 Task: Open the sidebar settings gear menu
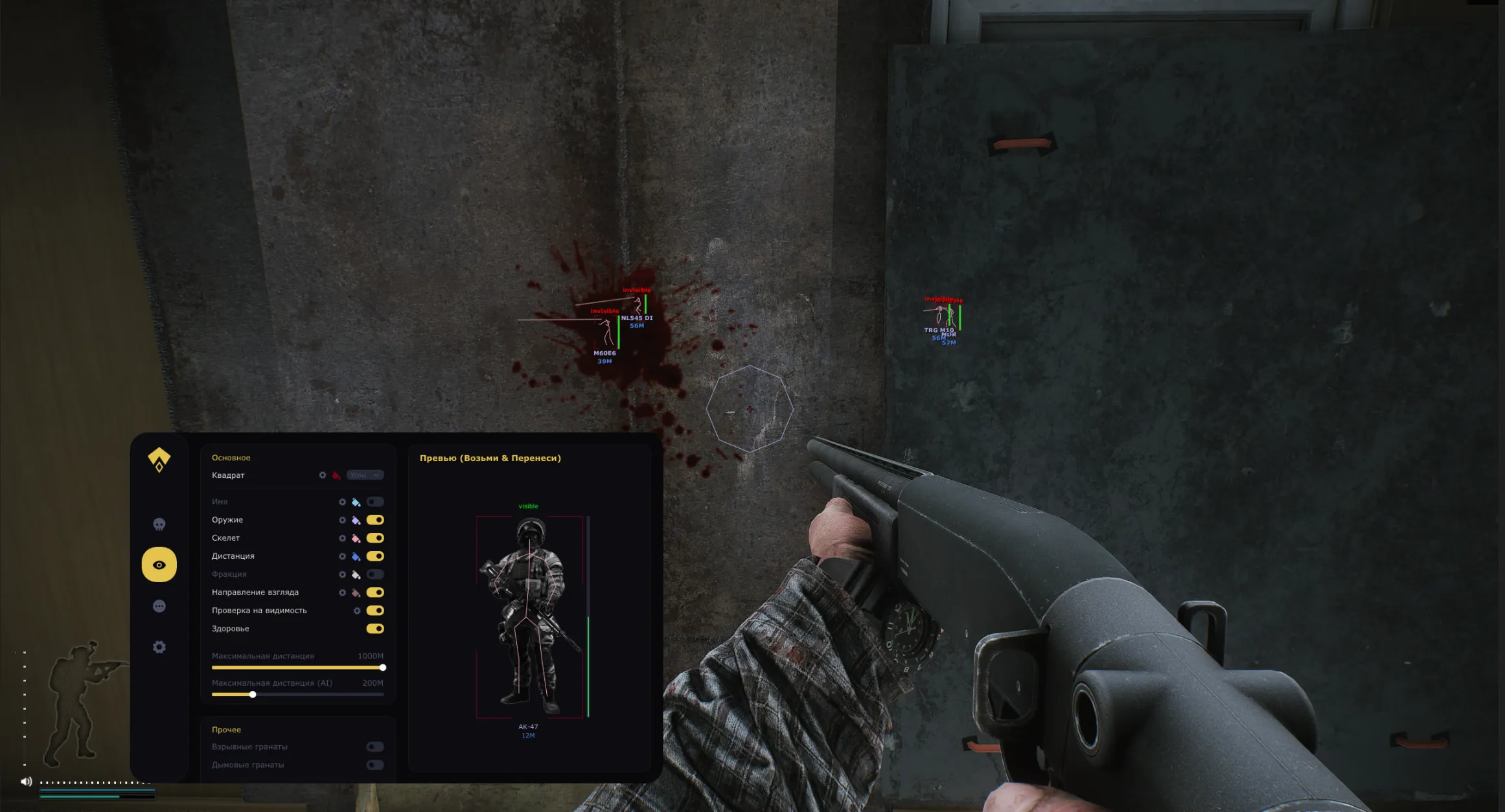159,646
